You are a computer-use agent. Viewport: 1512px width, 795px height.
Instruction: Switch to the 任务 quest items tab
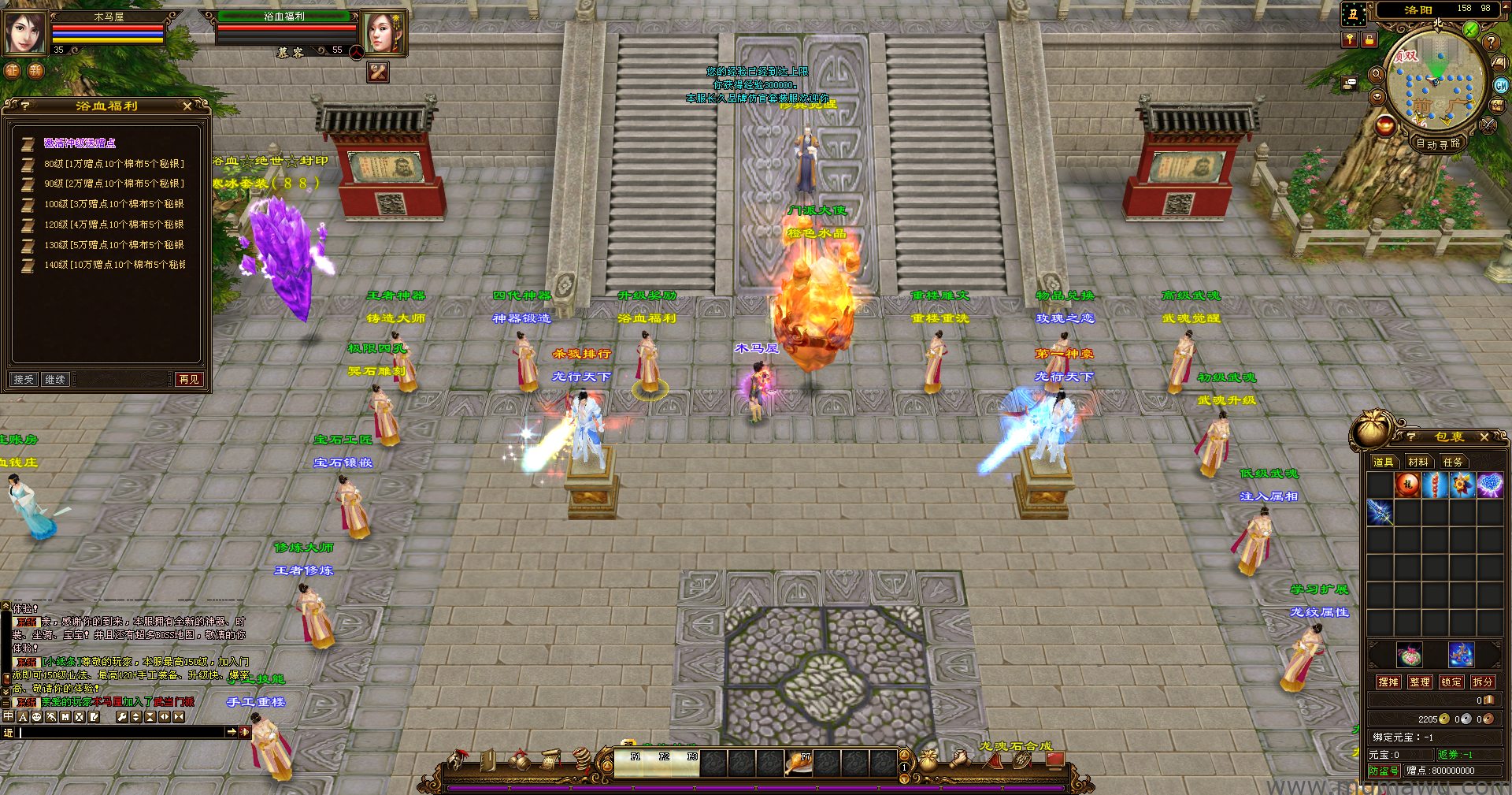point(1453,462)
